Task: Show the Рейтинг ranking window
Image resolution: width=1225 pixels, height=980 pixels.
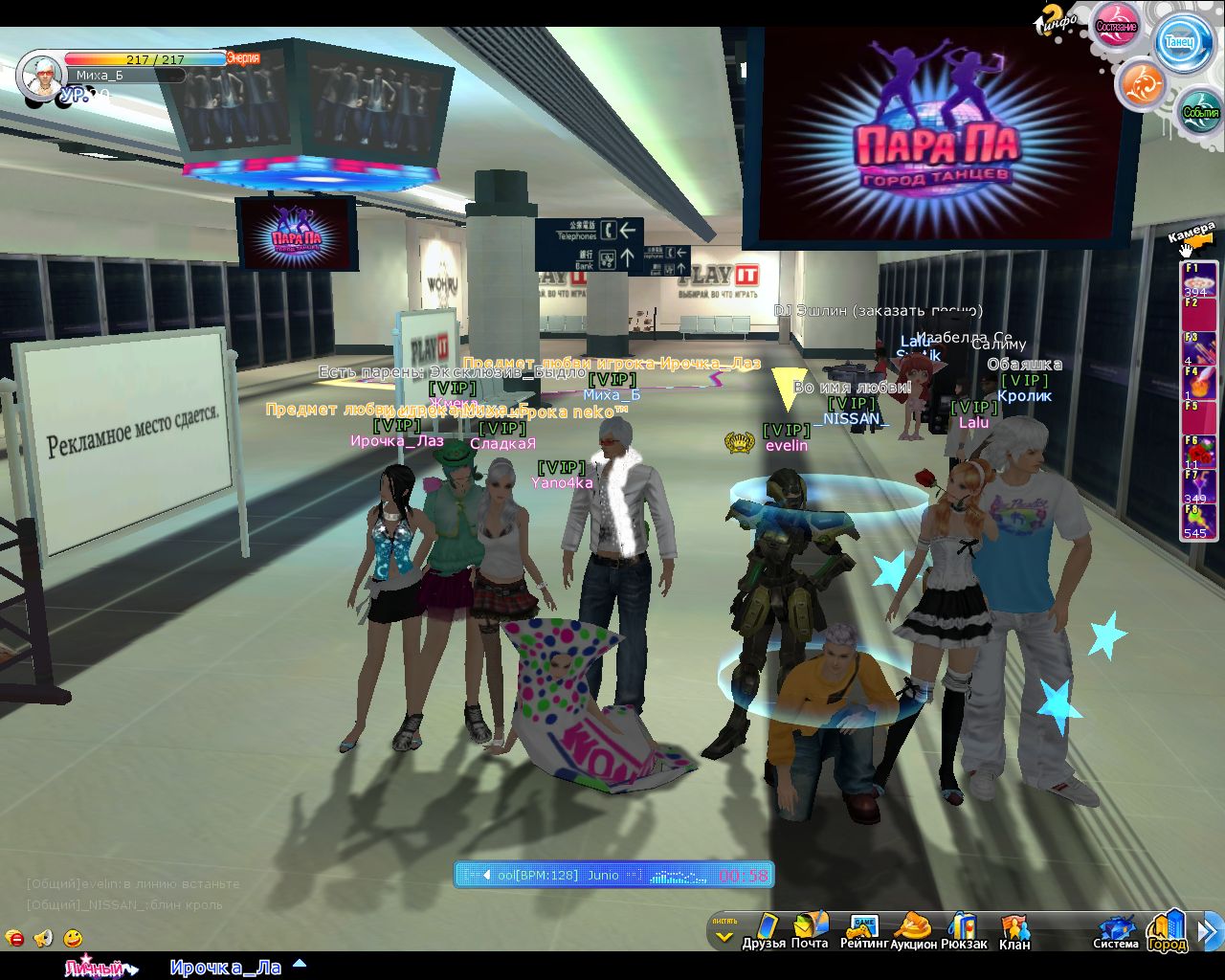Action: click(x=863, y=931)
